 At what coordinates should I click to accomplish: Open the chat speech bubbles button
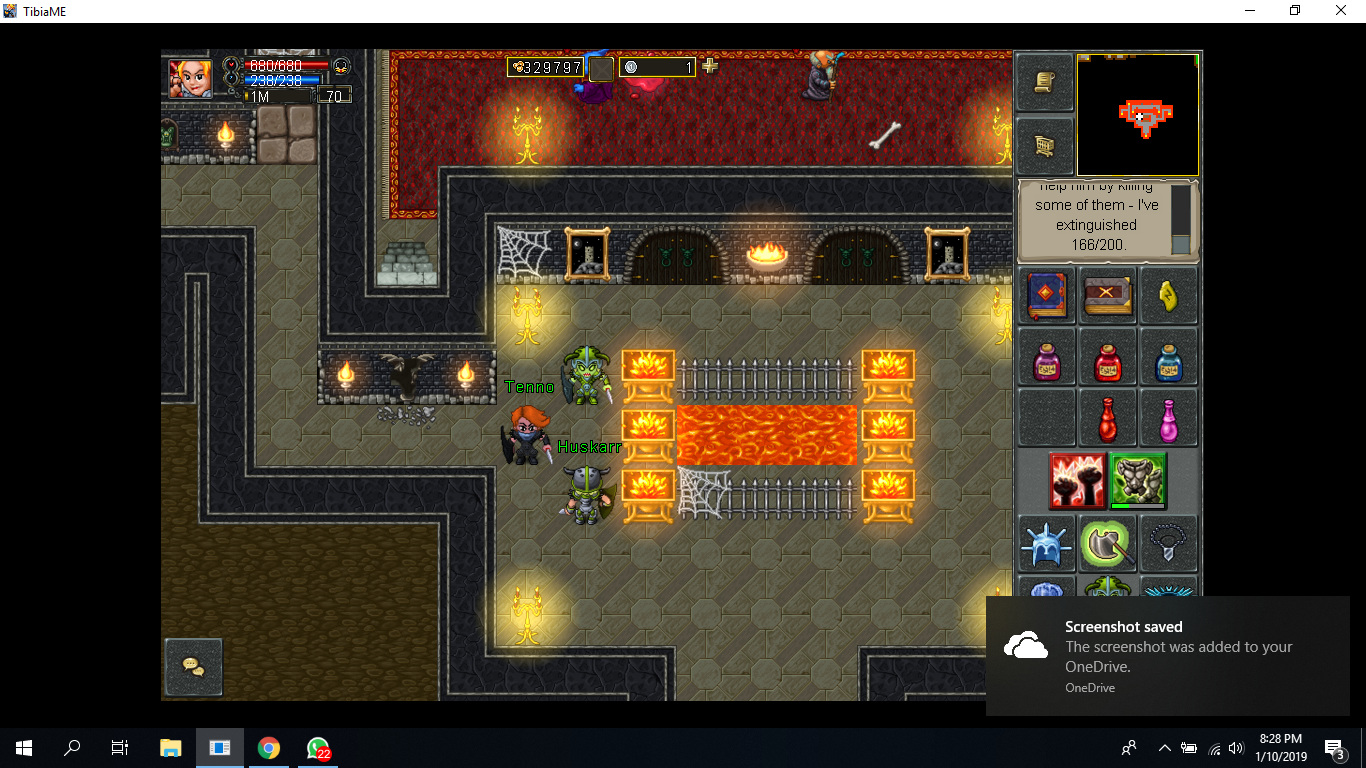pos(193,666)
